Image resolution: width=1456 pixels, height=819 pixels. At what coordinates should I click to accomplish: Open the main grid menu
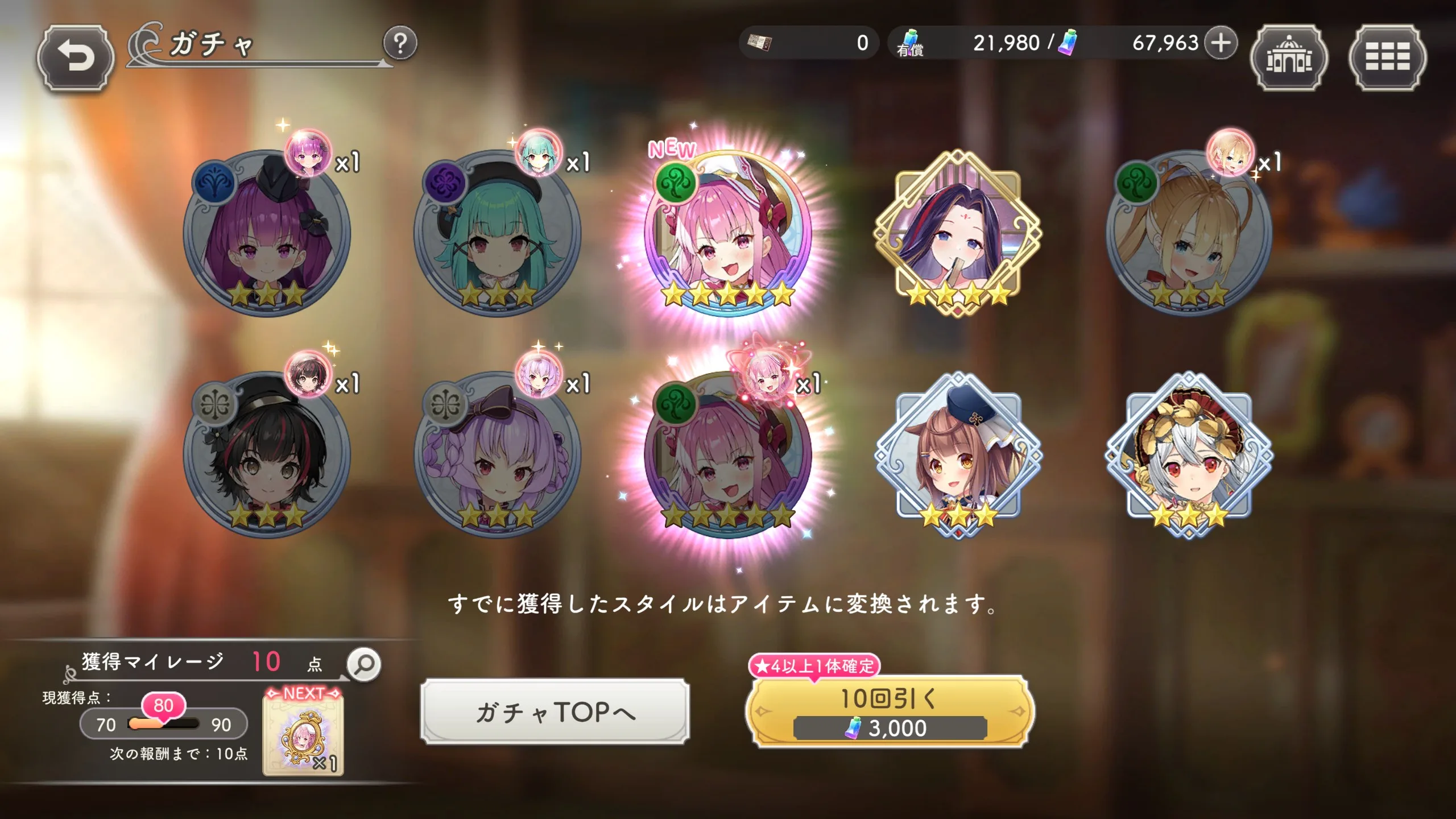1387,57
